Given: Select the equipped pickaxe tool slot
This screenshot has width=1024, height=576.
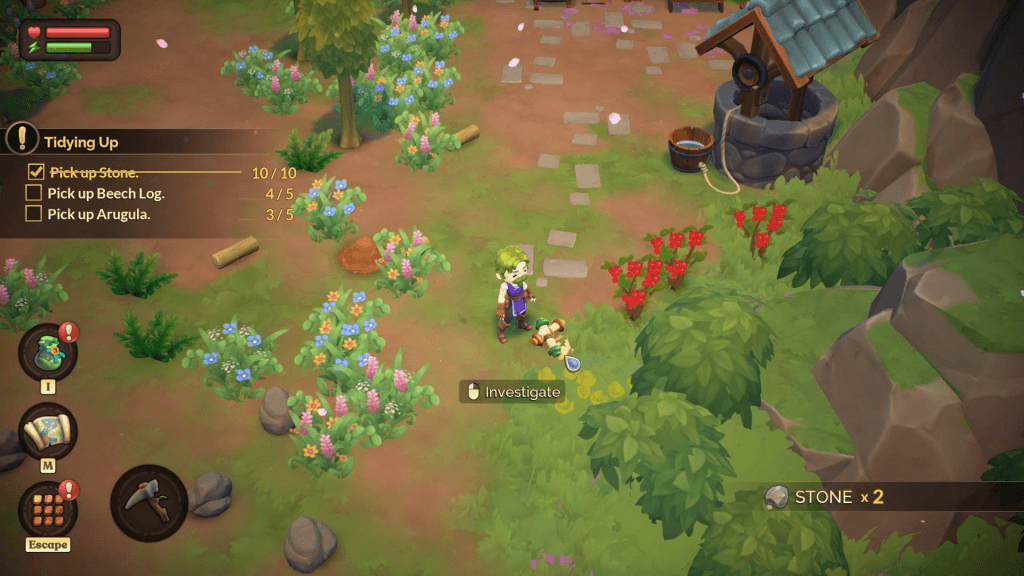Looking at the screenshot, I should pyautogui.click(x=149, y=503).
